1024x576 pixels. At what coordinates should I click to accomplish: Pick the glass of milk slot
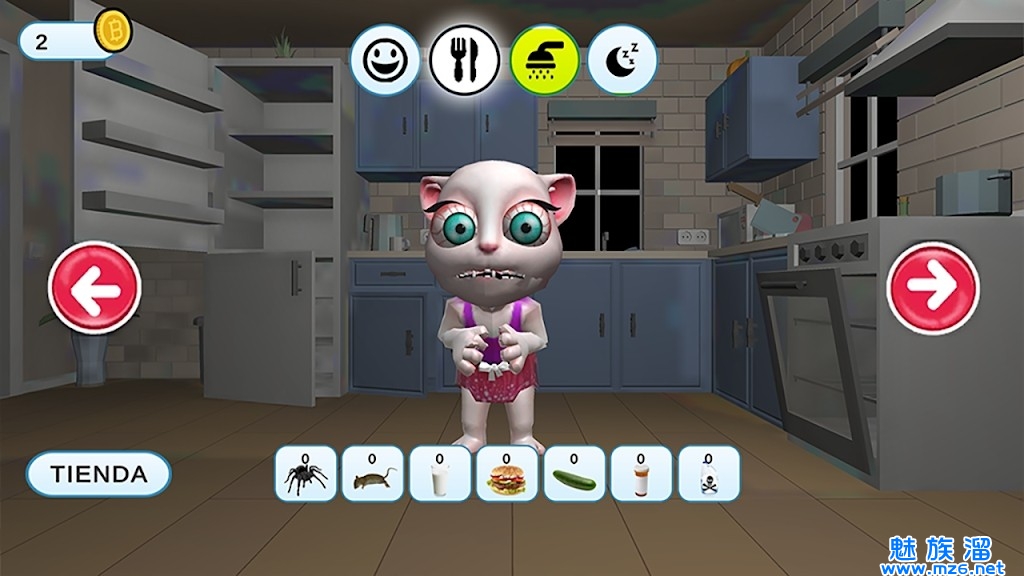pos(439,474)
